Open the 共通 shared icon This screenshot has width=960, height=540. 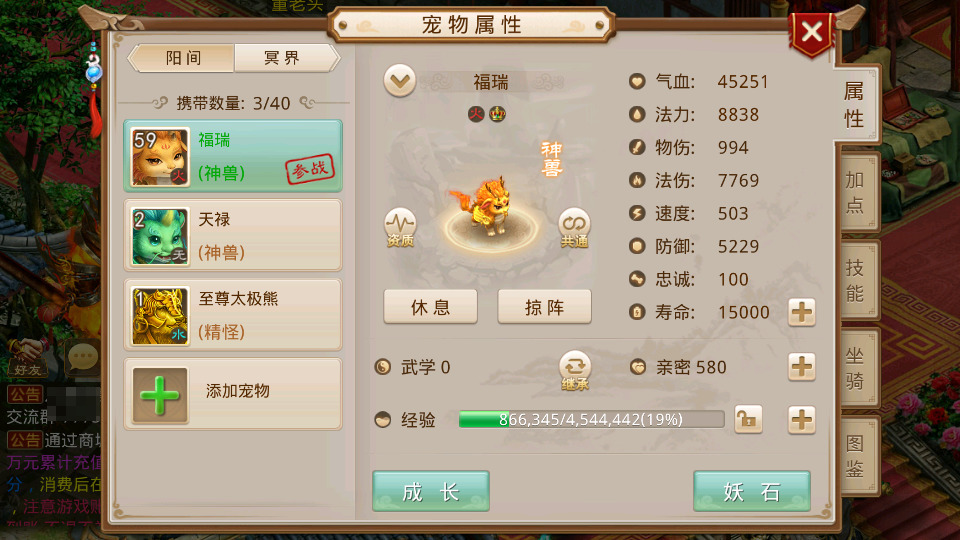pos(574,227)
